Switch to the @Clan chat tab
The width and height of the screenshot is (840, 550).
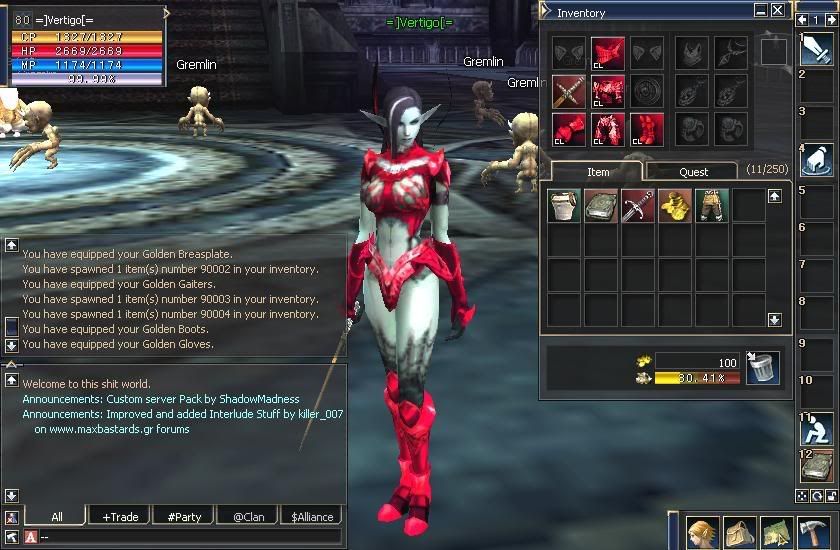(x=247, y=517)
